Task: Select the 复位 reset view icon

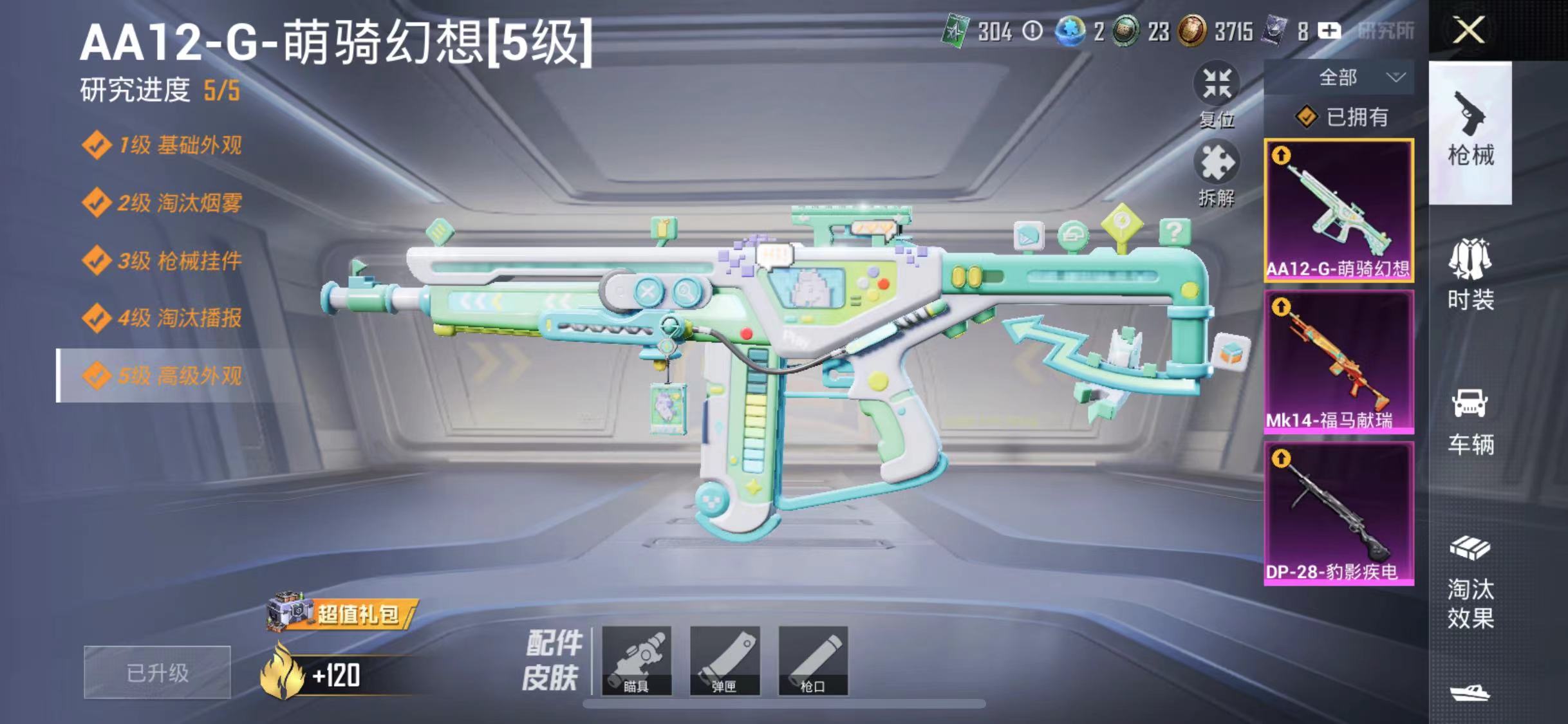Action: tap(1218, 84)
